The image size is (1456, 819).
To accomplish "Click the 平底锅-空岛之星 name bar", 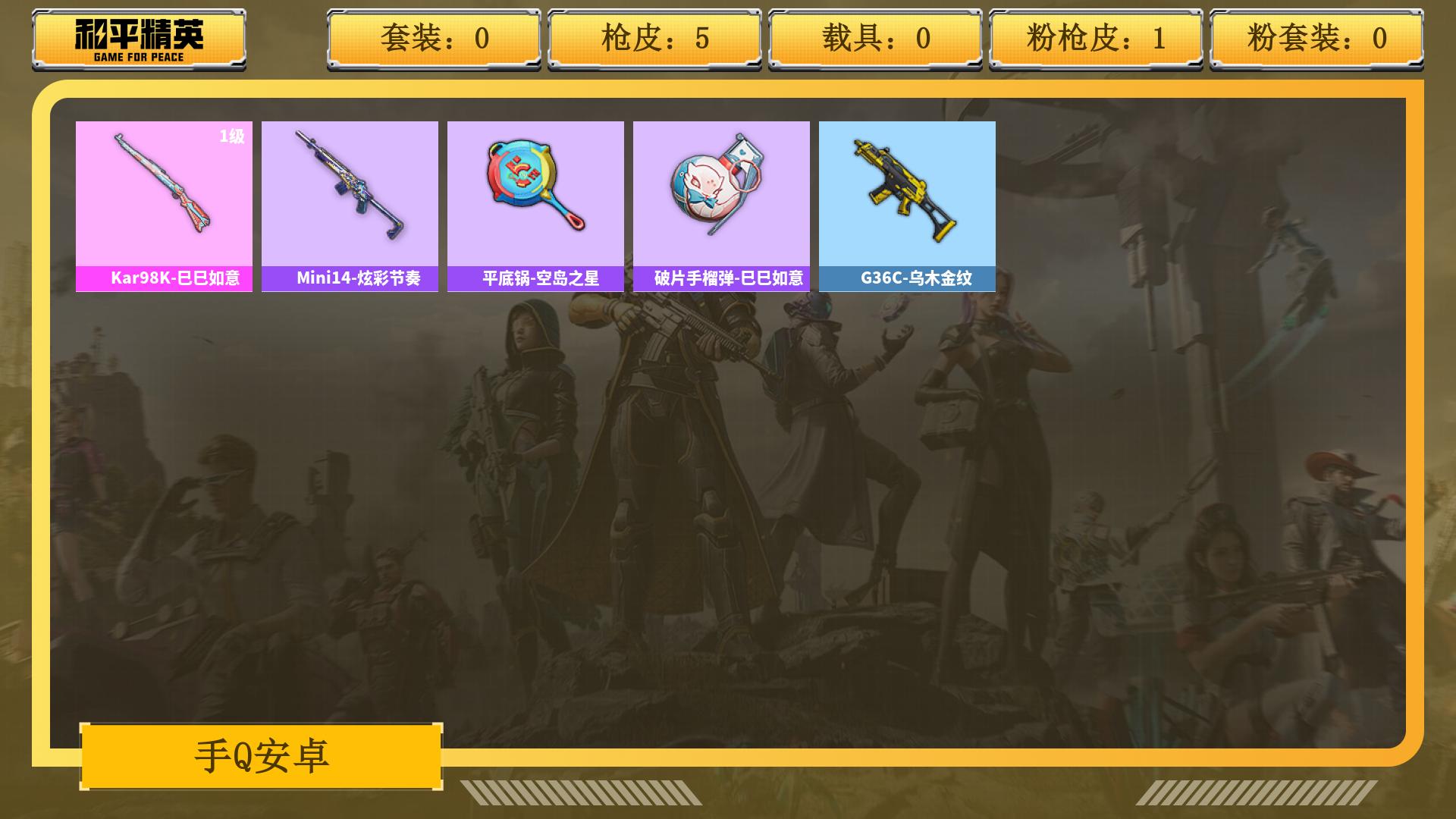I will point(535,279).
